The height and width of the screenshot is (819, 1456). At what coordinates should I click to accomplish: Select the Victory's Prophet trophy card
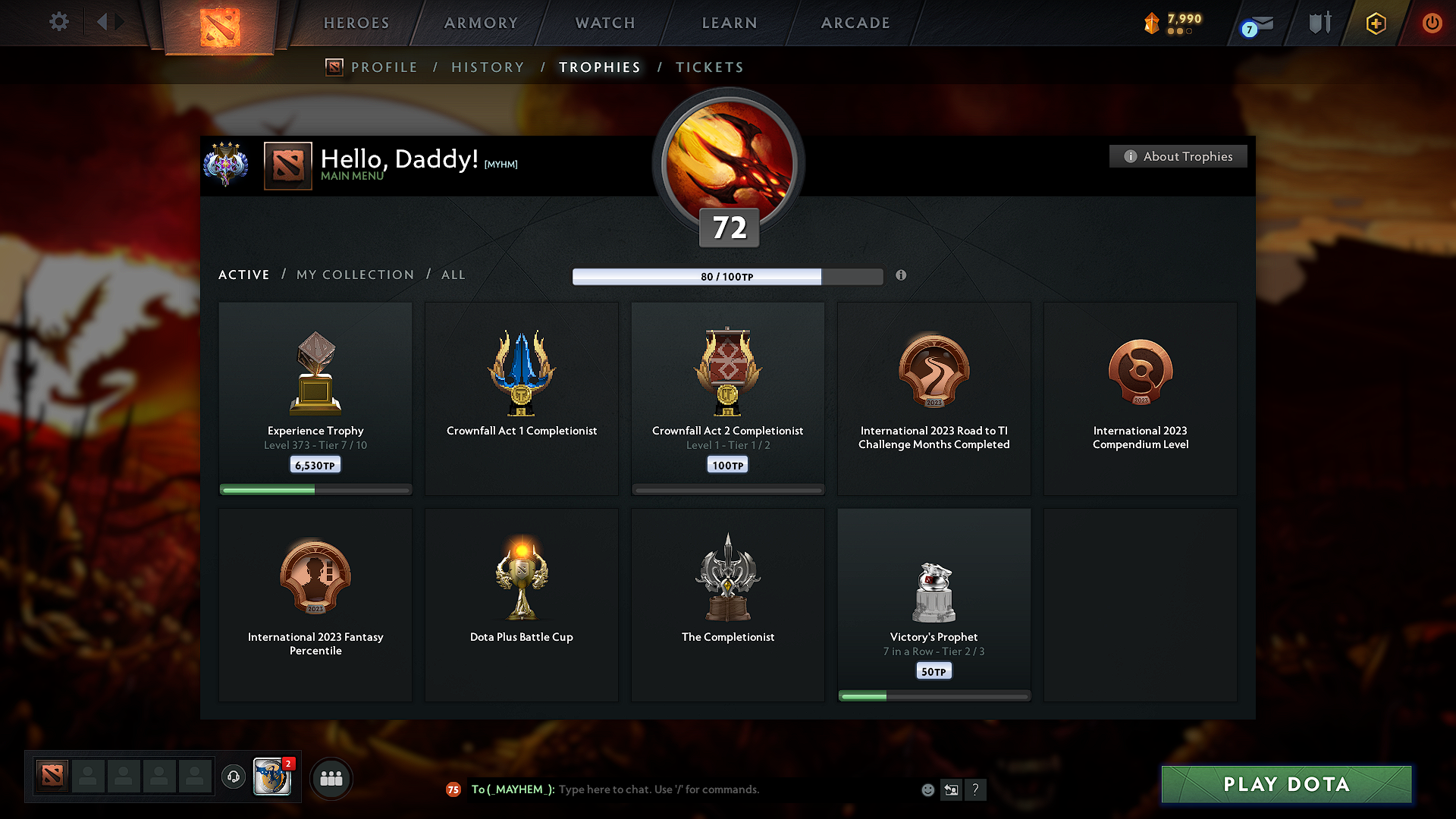coord(934,603)
